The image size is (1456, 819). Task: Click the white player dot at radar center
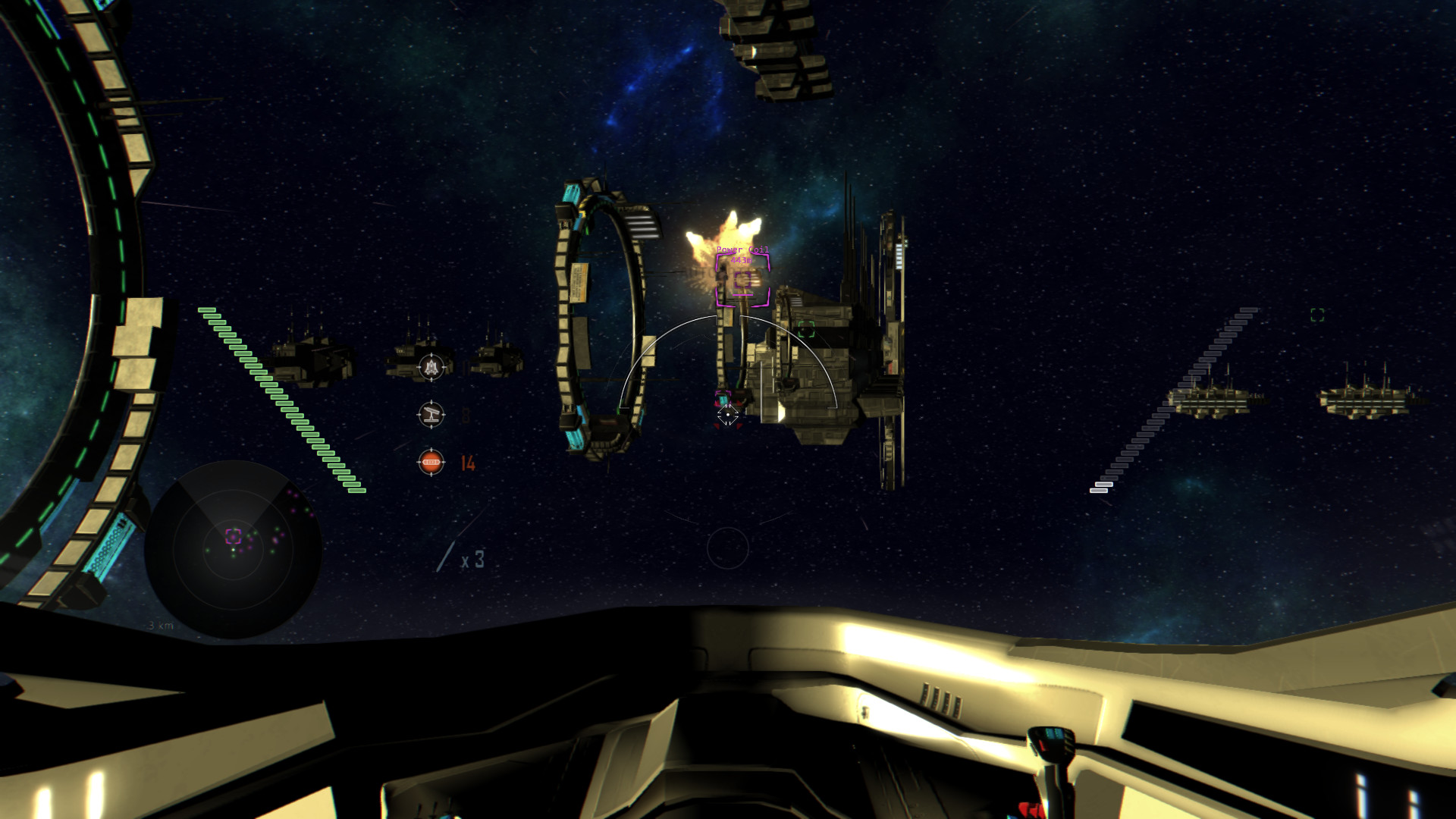[233, 550]
